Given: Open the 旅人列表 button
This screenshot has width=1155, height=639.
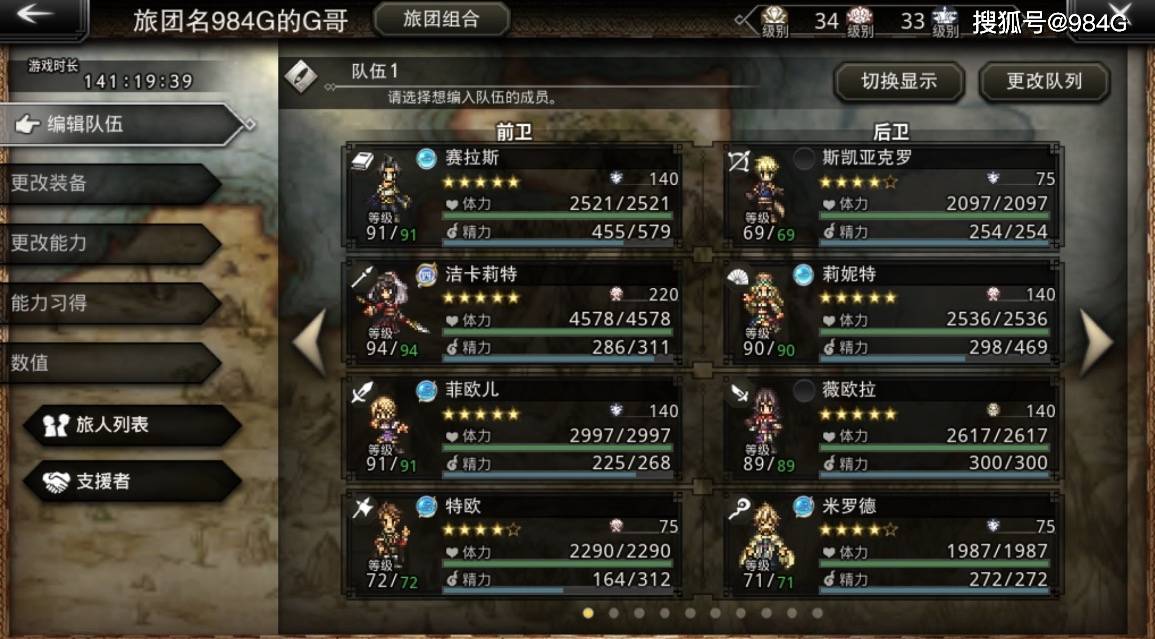Looking at the screenshot, I should [130, 424].
